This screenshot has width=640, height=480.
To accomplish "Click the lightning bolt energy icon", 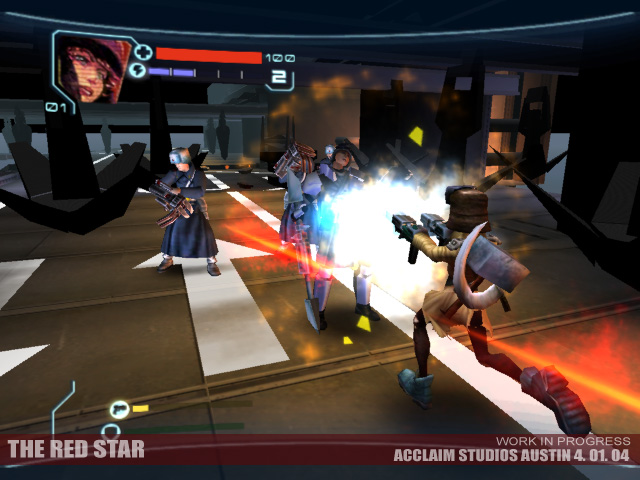I will 138,72.
